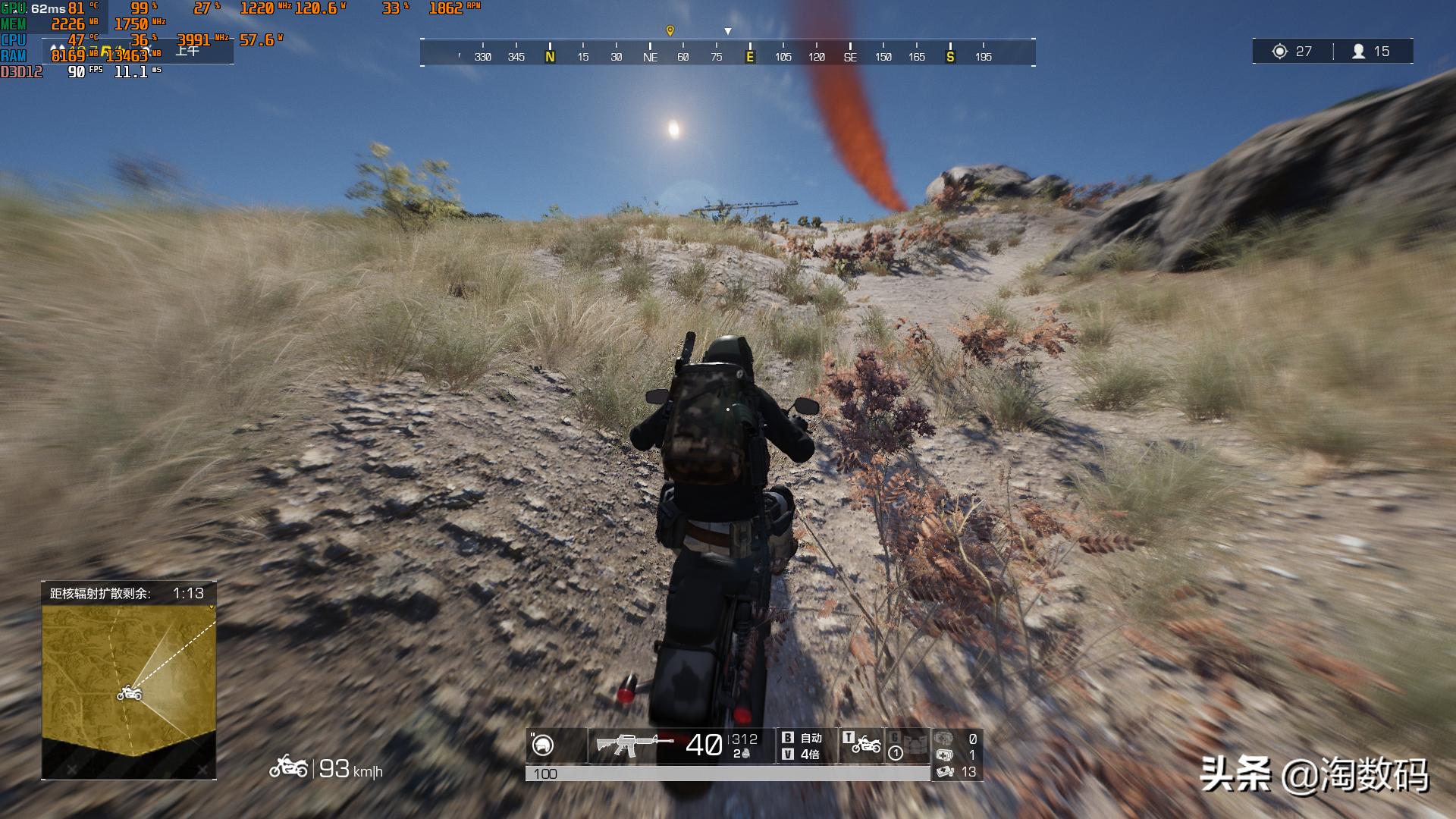Image resolution: width=1456 pixels, height=819 pixels.
Task: Click the motorcycle marker on the minimap
Action: (129, 694)
